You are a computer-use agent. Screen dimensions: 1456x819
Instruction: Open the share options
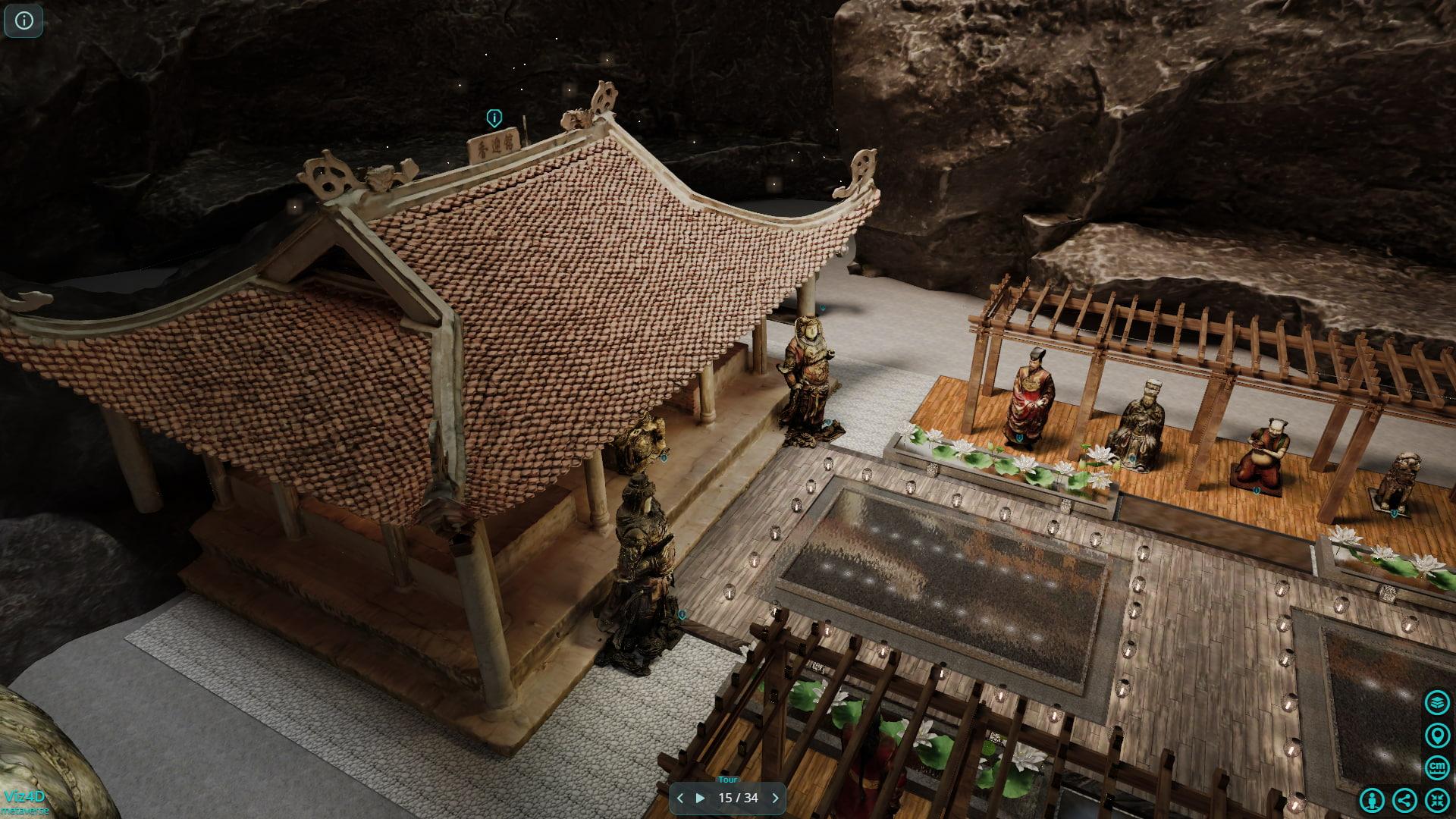click(1404, 800)
